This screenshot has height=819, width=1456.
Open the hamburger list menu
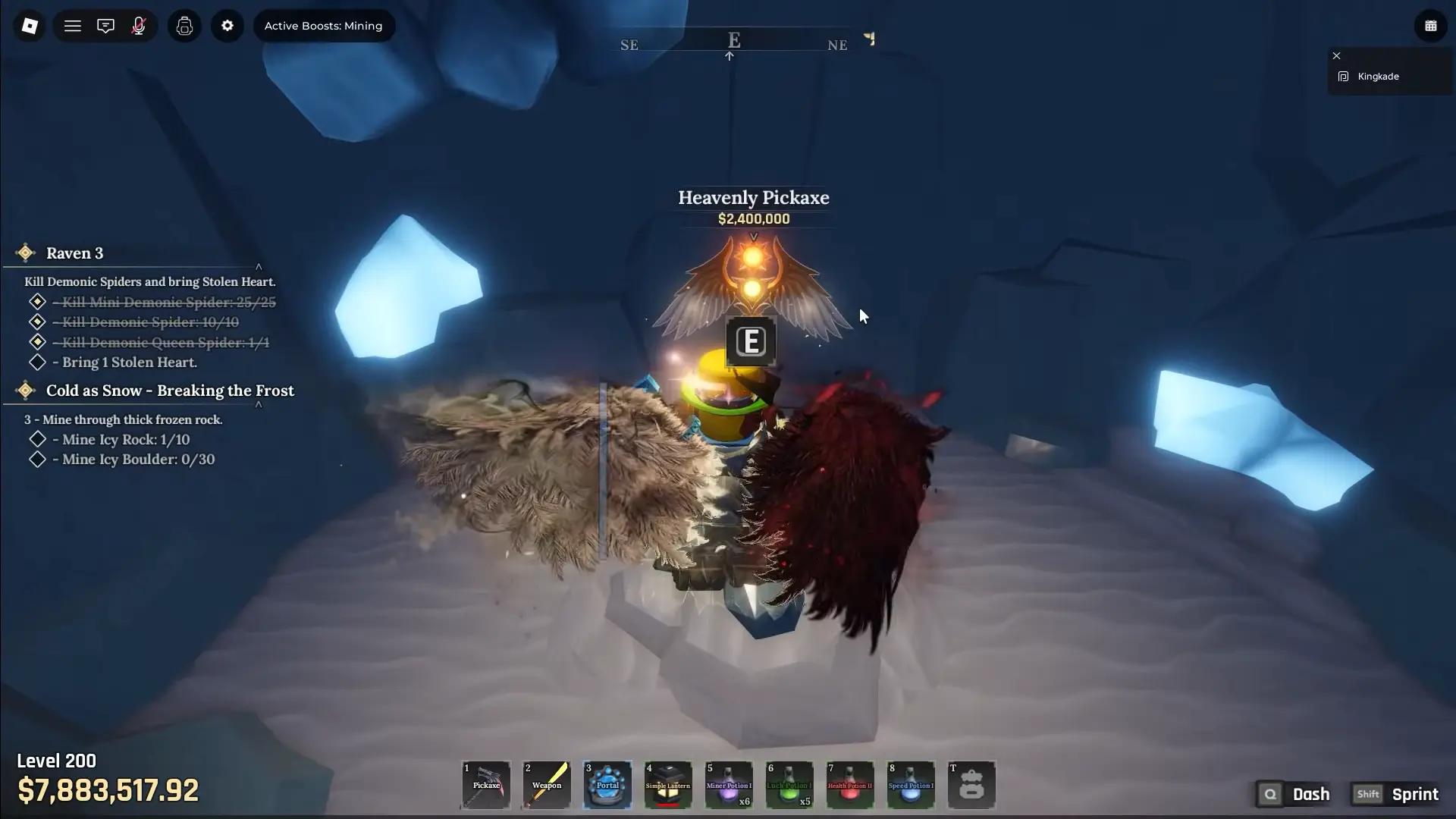point(73,26)
